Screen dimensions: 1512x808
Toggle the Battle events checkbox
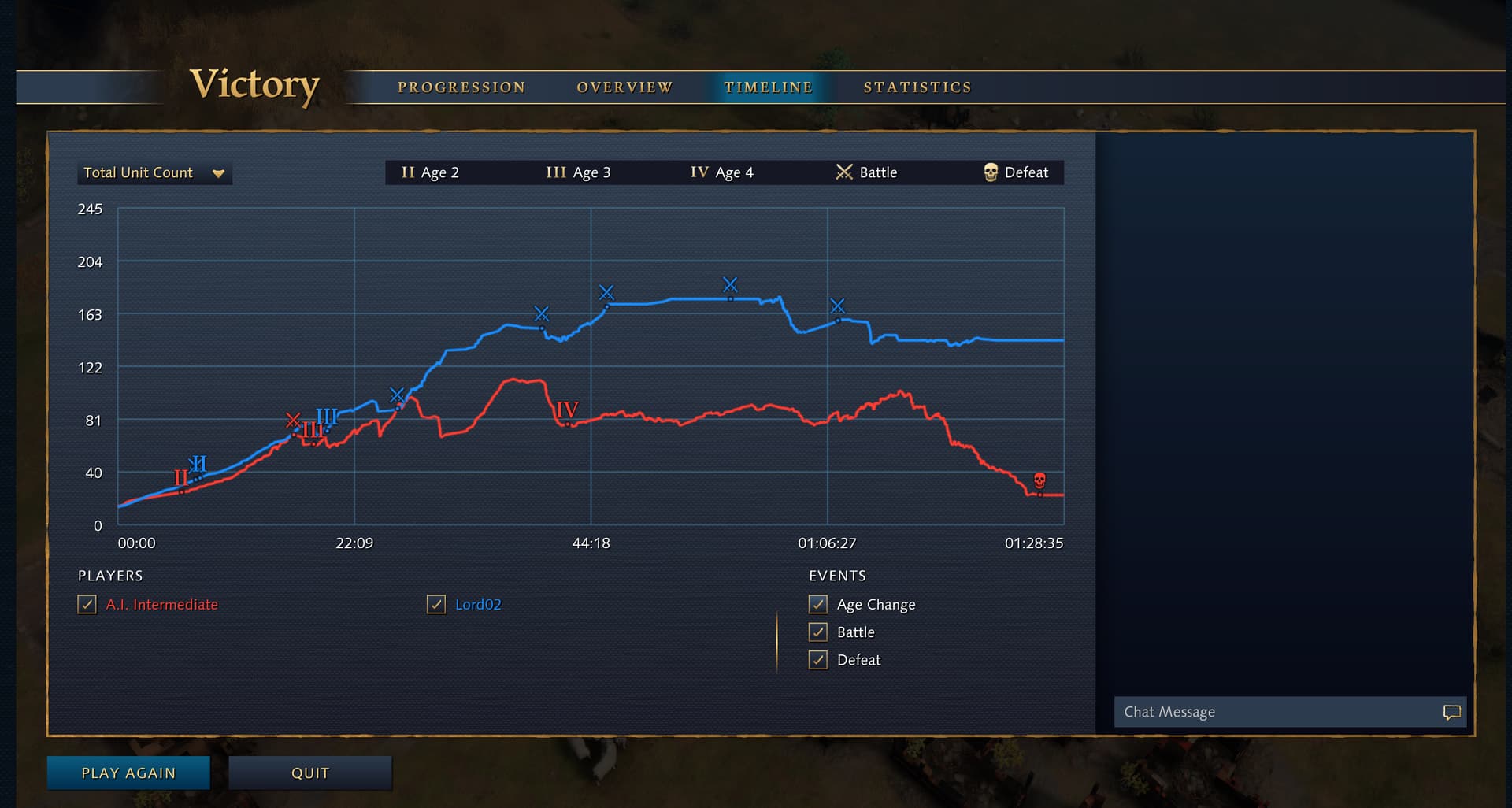[818, 632]
